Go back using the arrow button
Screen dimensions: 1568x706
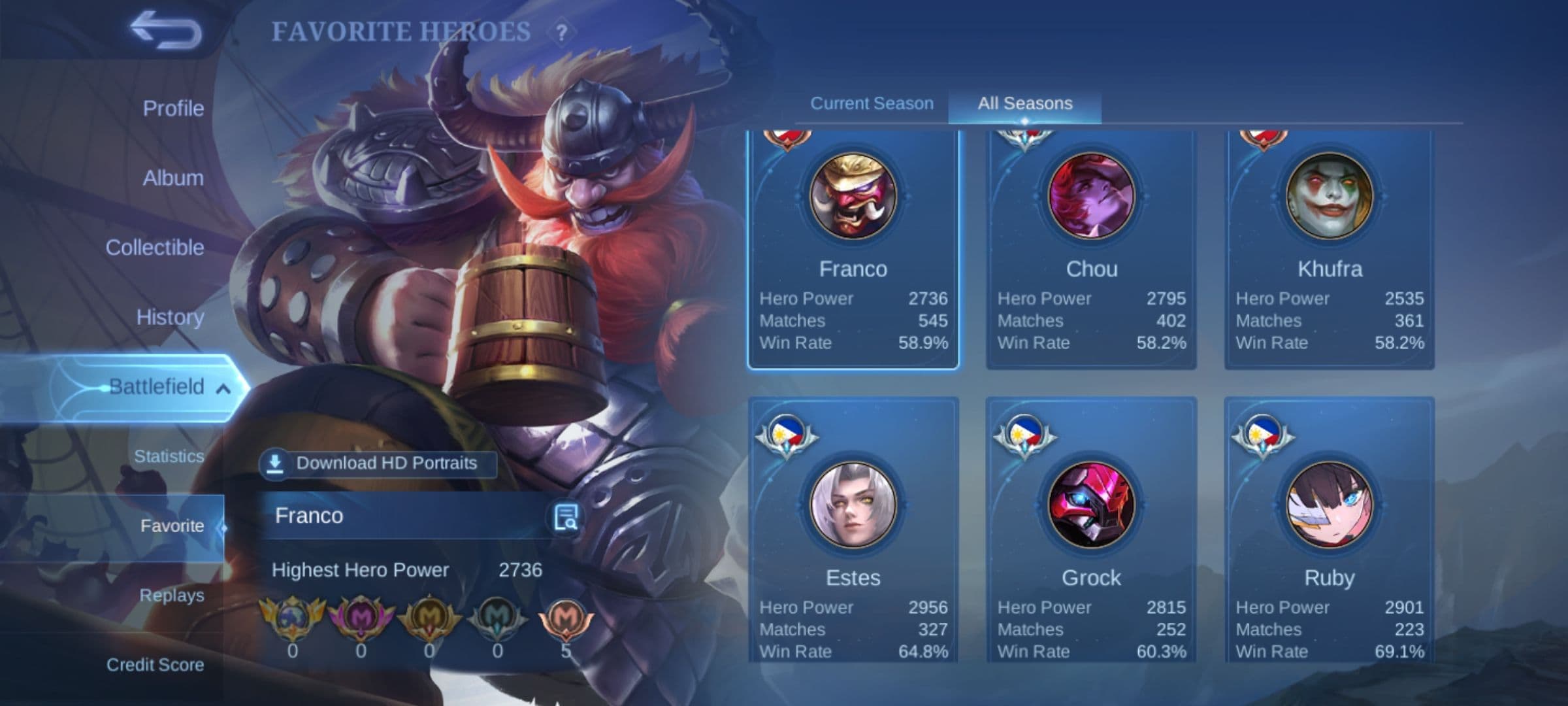click(x=165, y=30)
